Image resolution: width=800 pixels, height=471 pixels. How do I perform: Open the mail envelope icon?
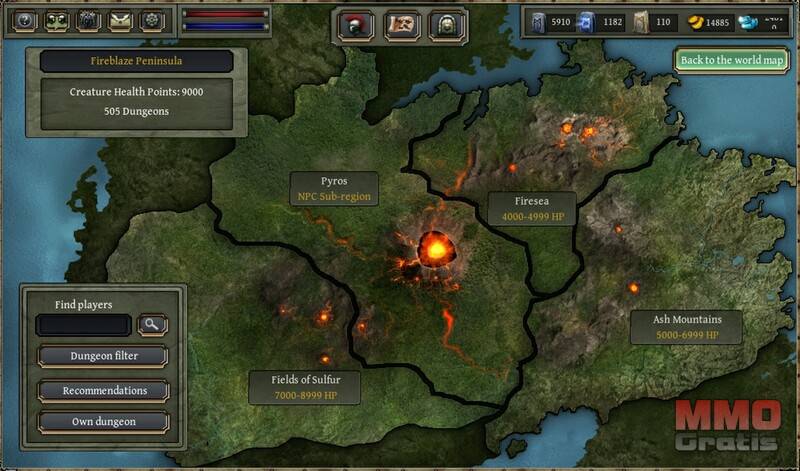click(121, 21)
